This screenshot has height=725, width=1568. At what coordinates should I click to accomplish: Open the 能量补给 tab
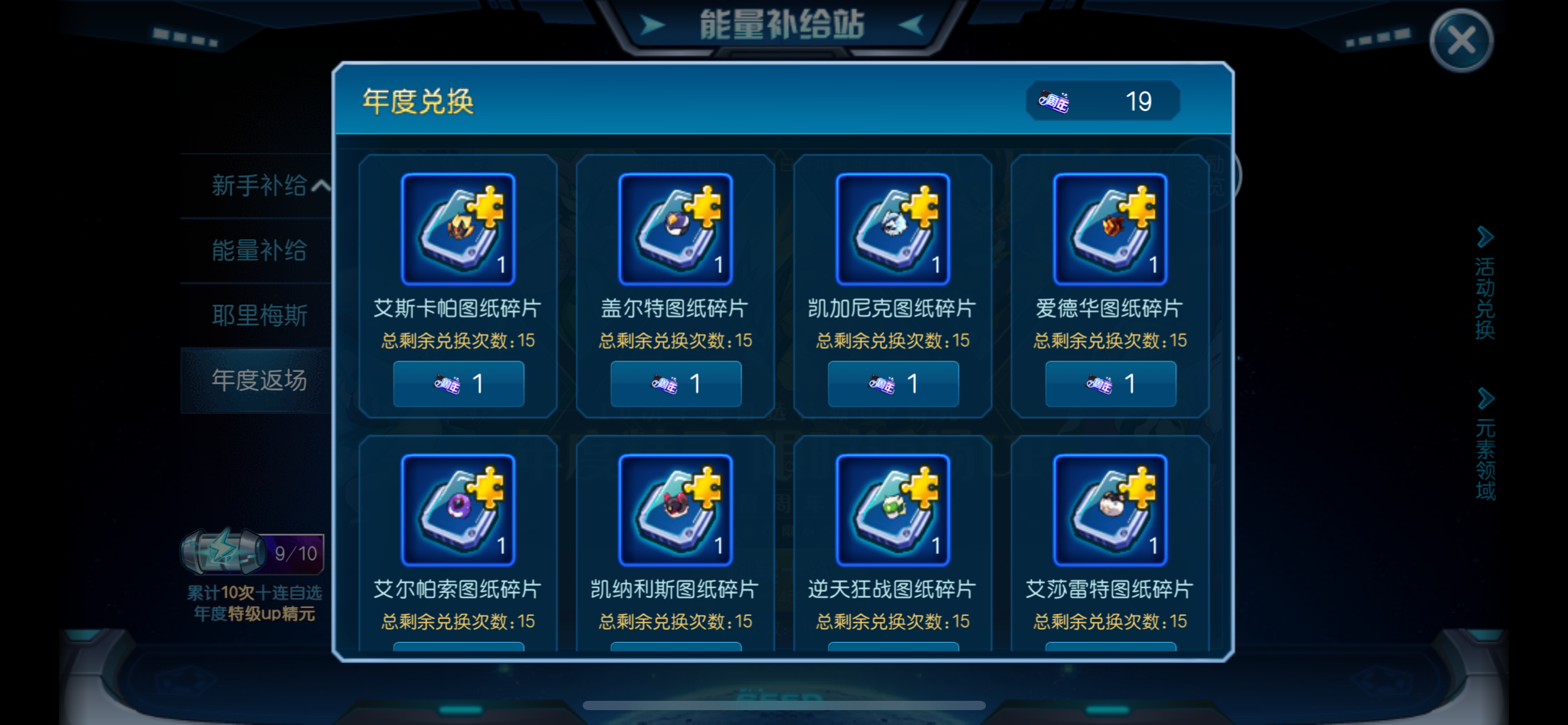[x=260, y=249]
